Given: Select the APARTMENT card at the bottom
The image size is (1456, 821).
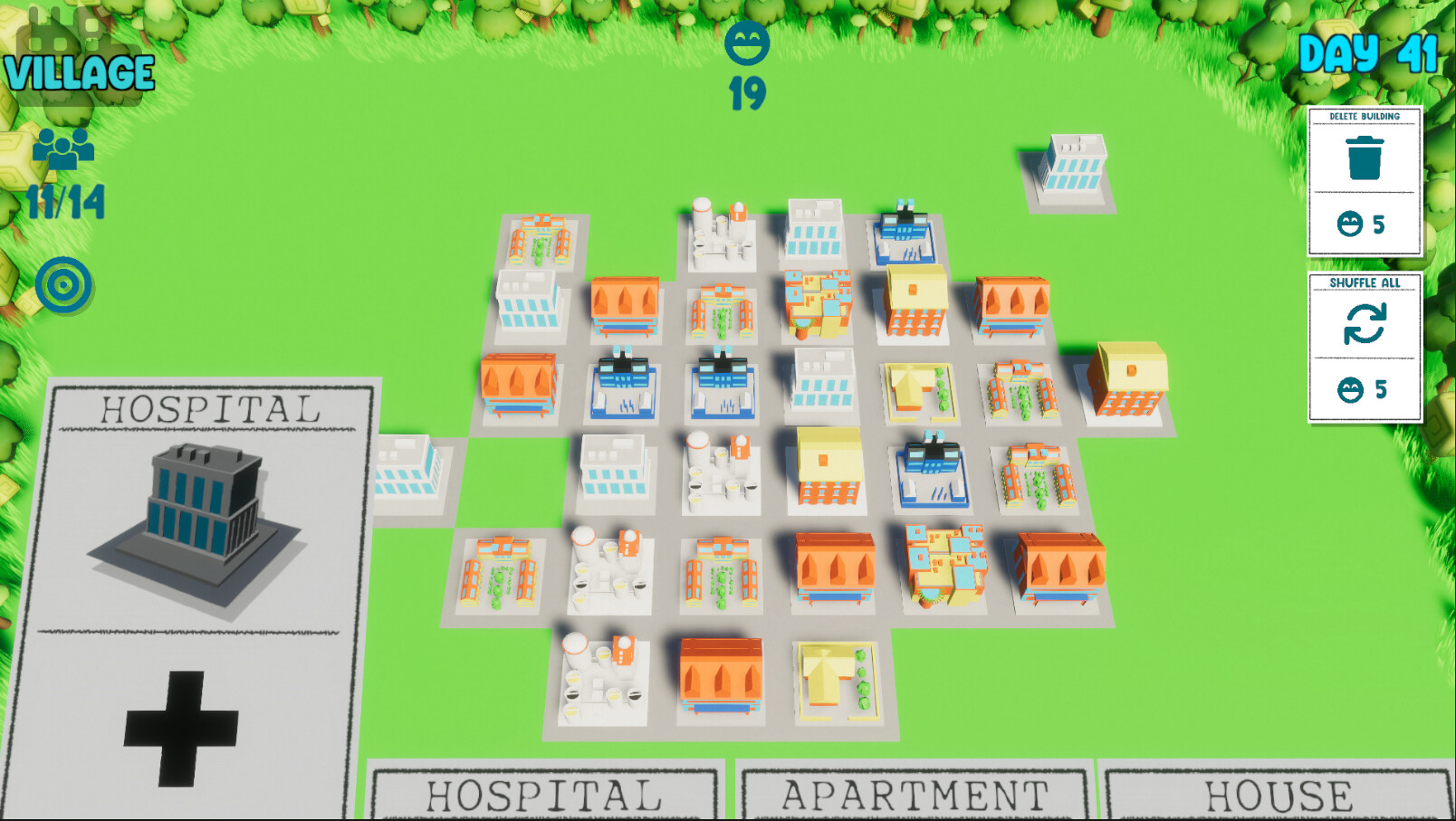Looking at the screenshot, I should pyautogui.click(x=910, y=794).
